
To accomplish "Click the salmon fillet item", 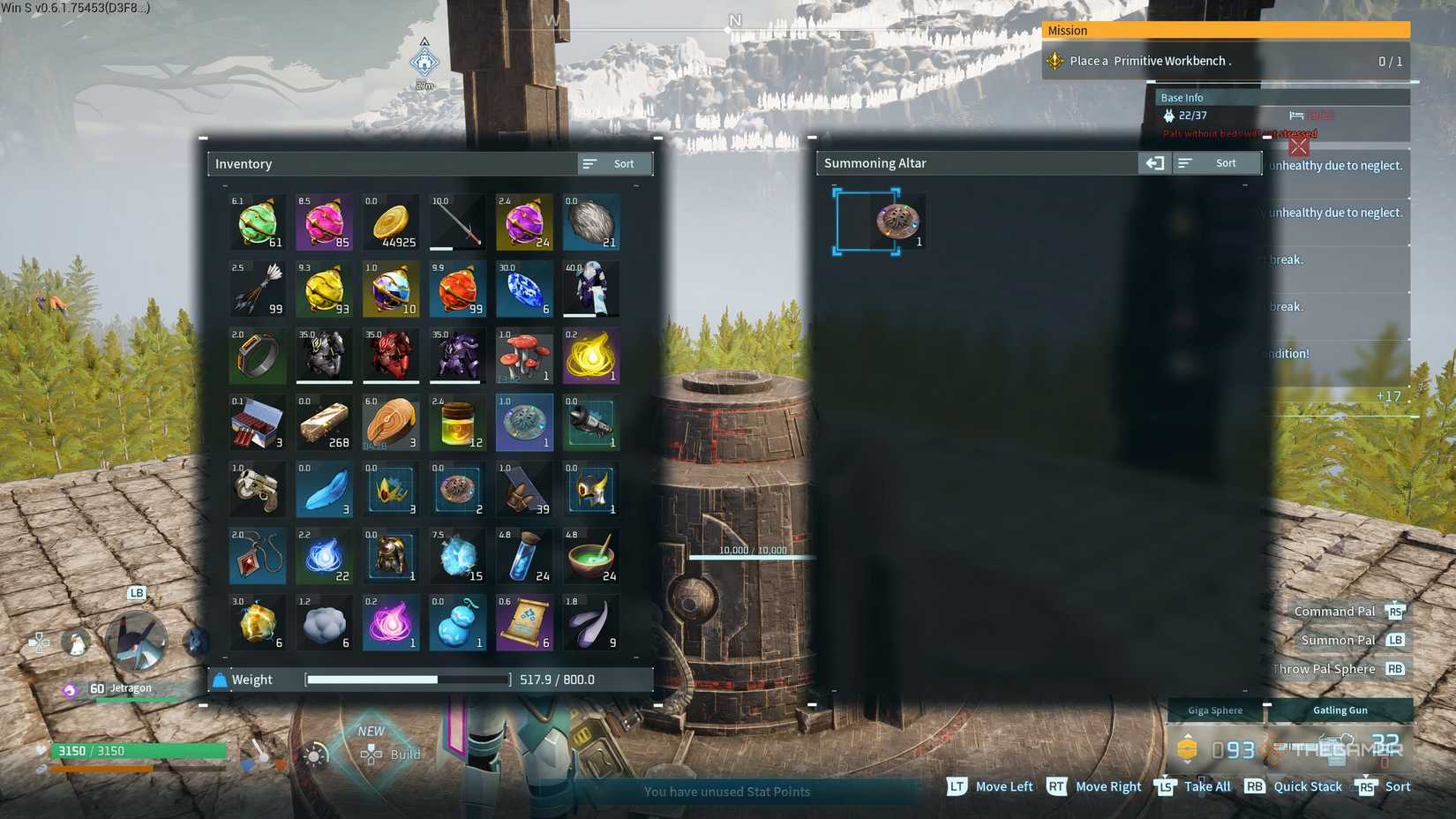I will click(391, 423).
